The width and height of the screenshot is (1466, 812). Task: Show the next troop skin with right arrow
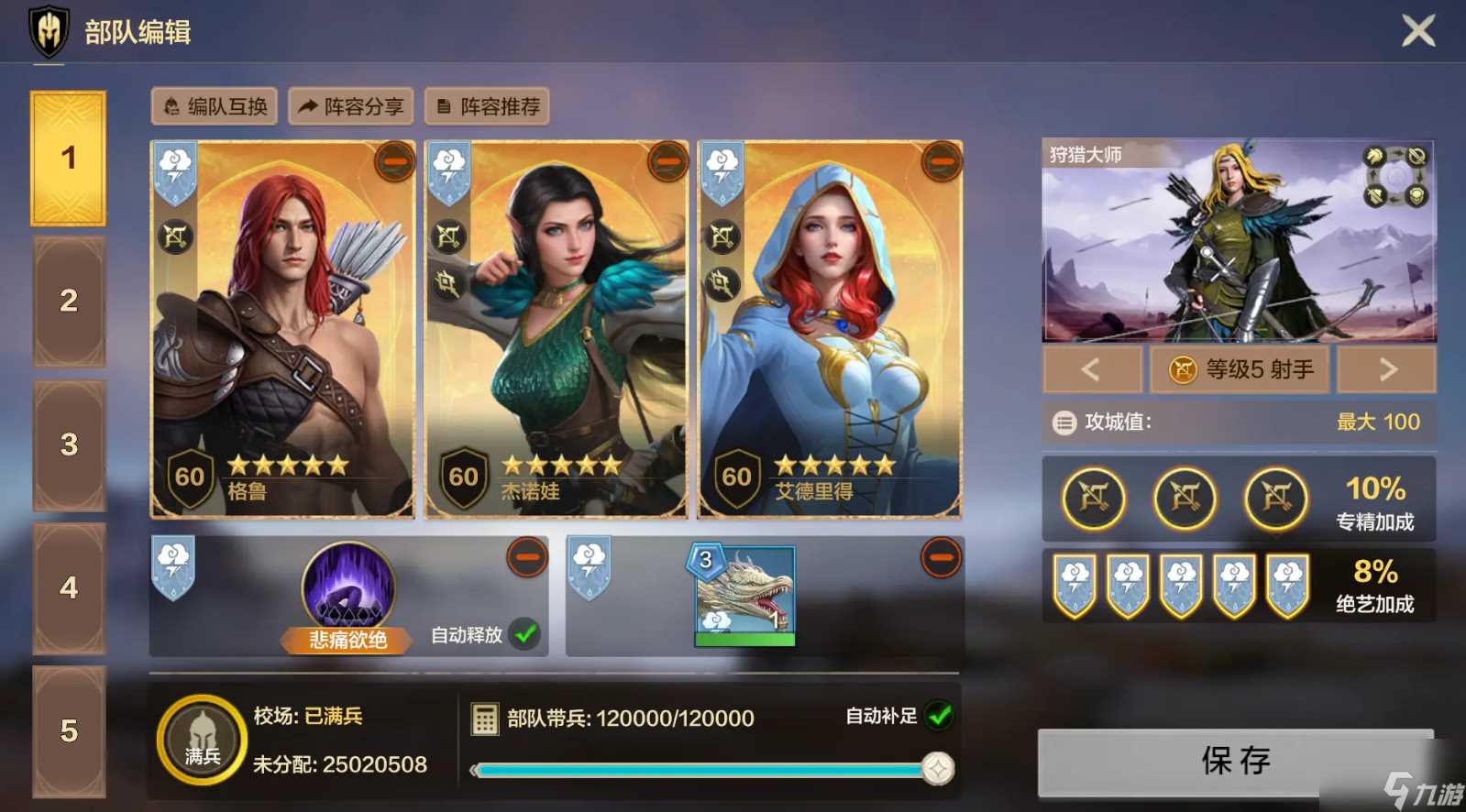tap(1387, 369)
